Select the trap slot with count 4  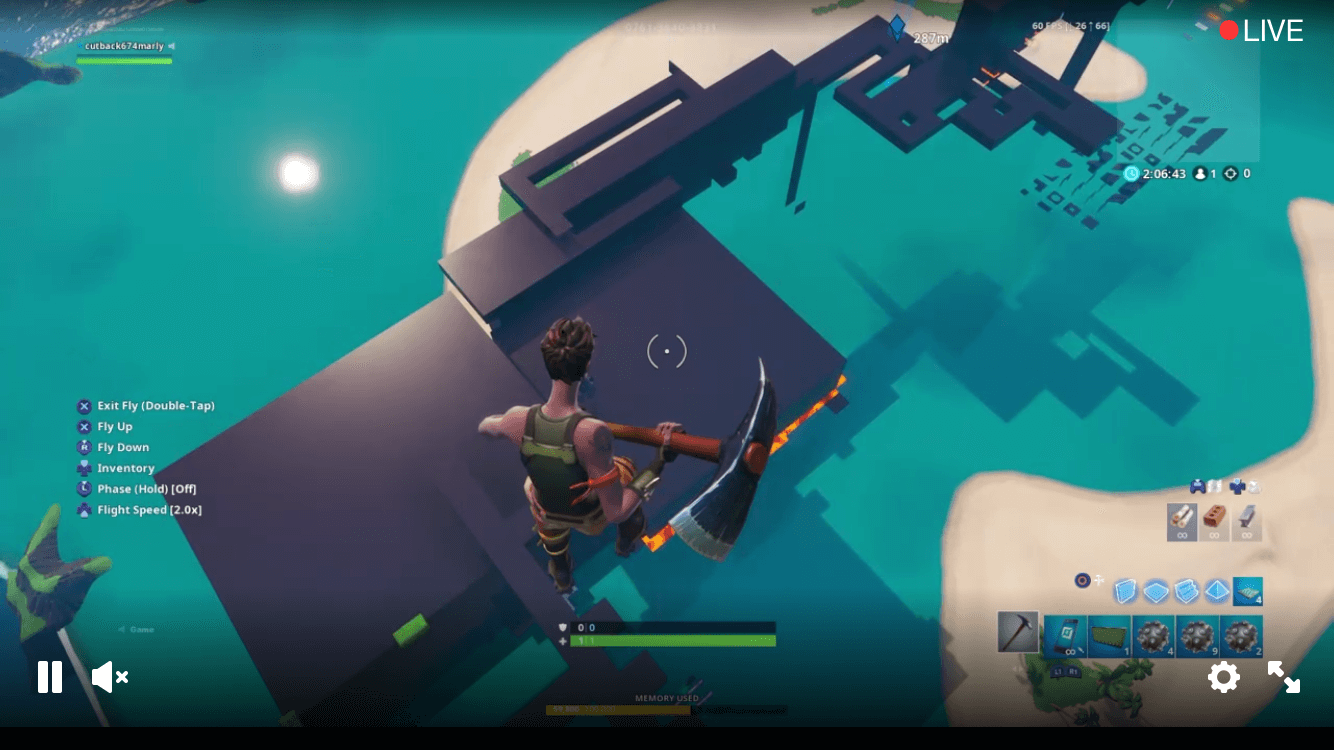coord(1247,592)
